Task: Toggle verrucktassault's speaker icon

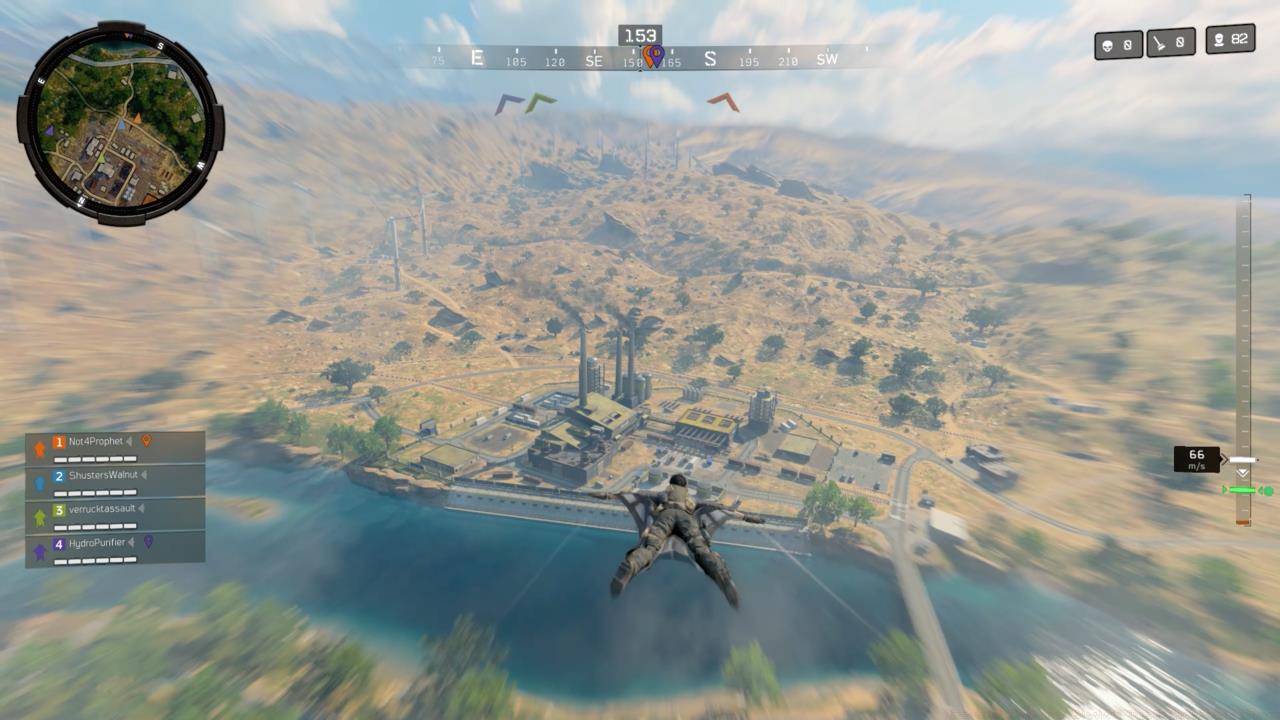Action: (142, 509)
